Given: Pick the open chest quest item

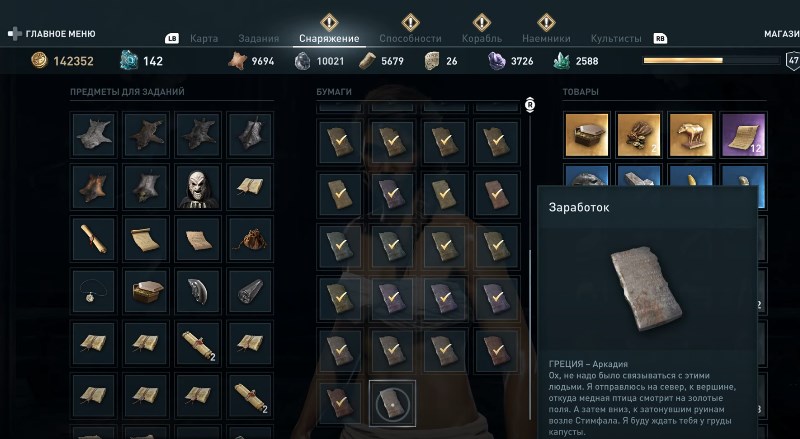Looking at the screenshot, I should tap(146, 291).
